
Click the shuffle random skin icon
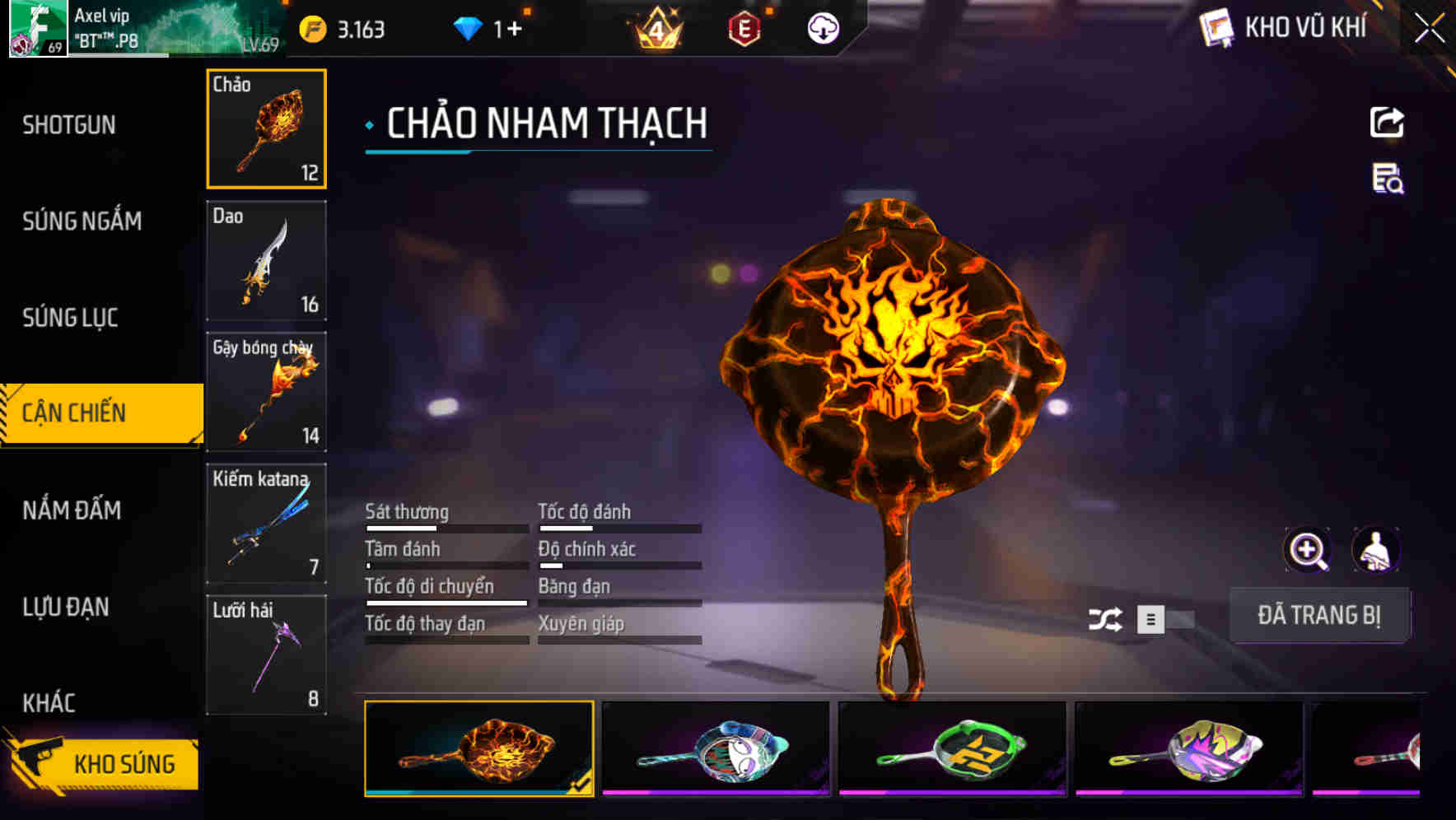click(1108, 618)
